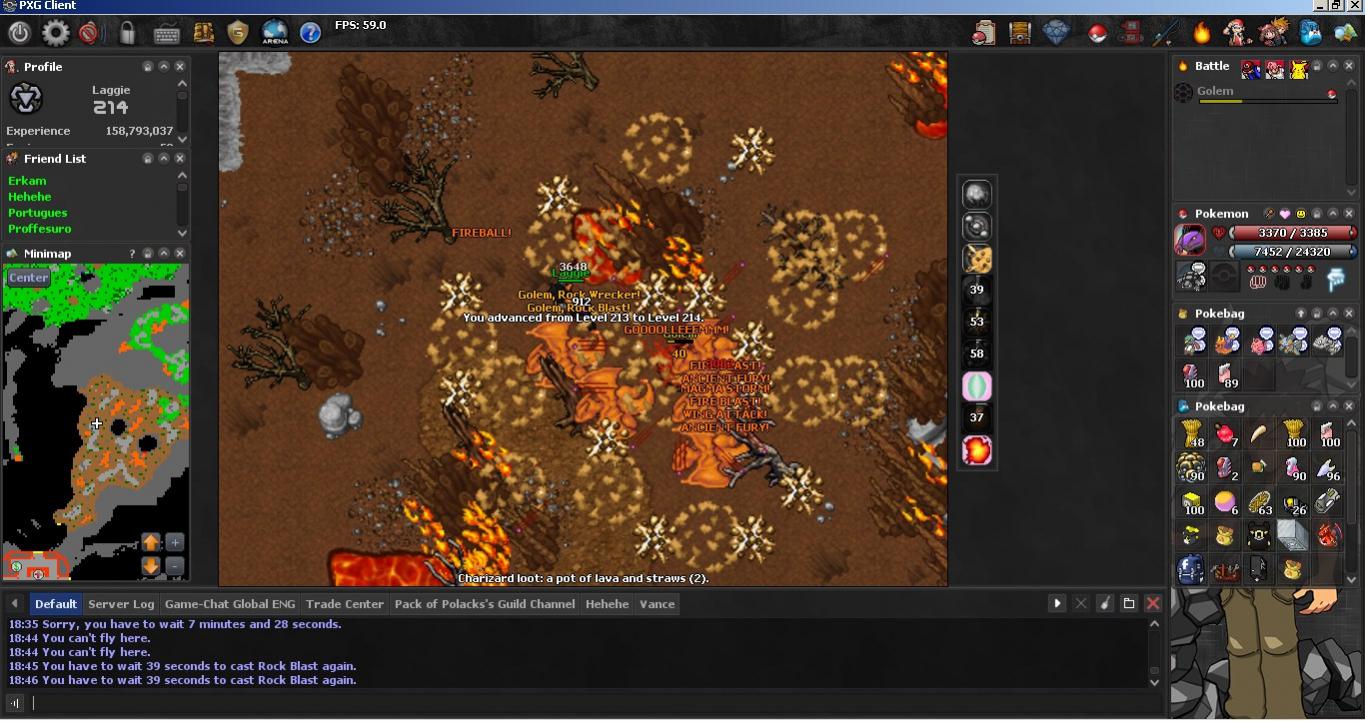Viewport: 1365px width, 721px height.
Task: Click the padlock icon in toolbar
Action: click(x=128, y=33)
